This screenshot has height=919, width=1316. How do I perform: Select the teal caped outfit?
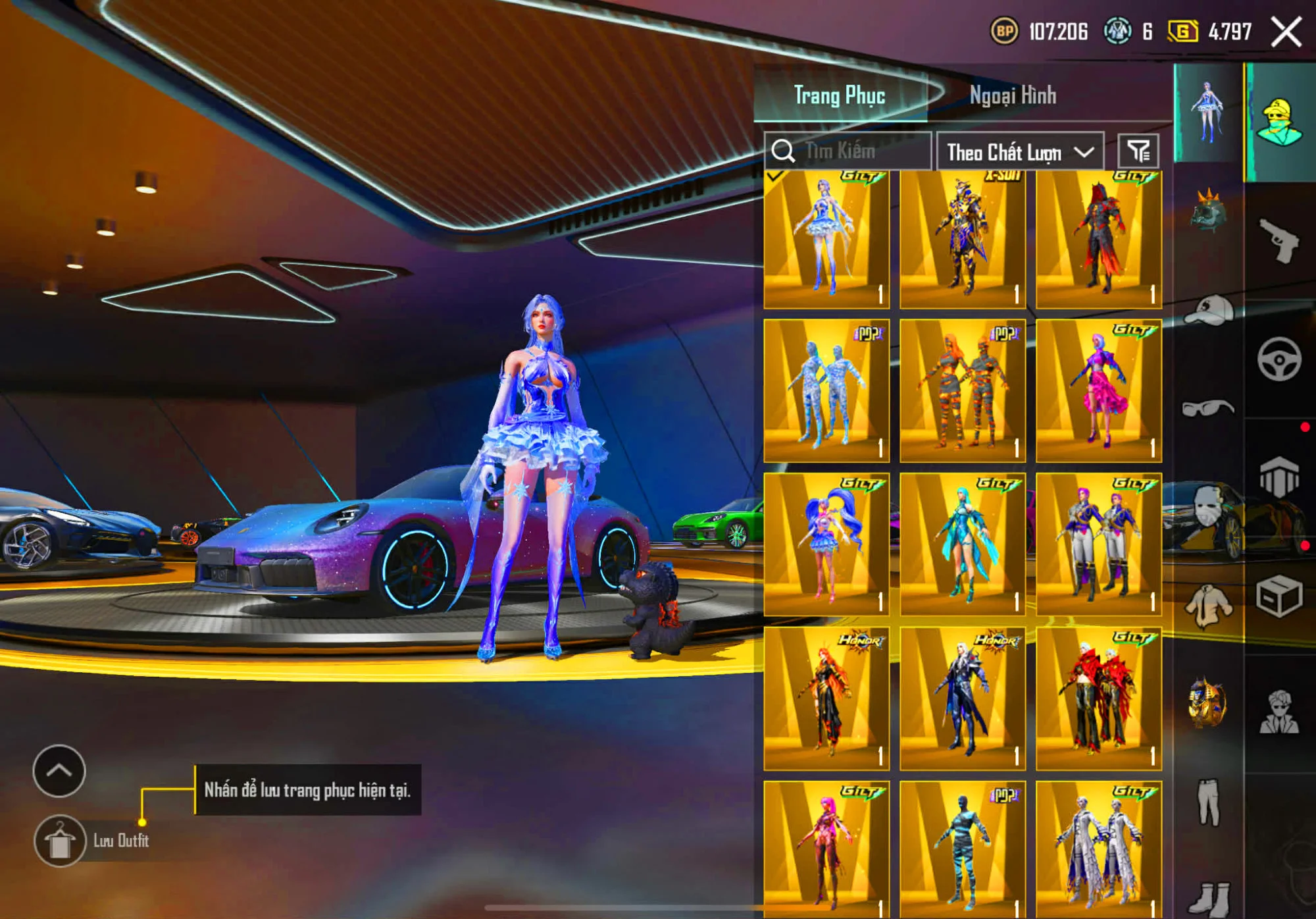[x=962, y=544]
